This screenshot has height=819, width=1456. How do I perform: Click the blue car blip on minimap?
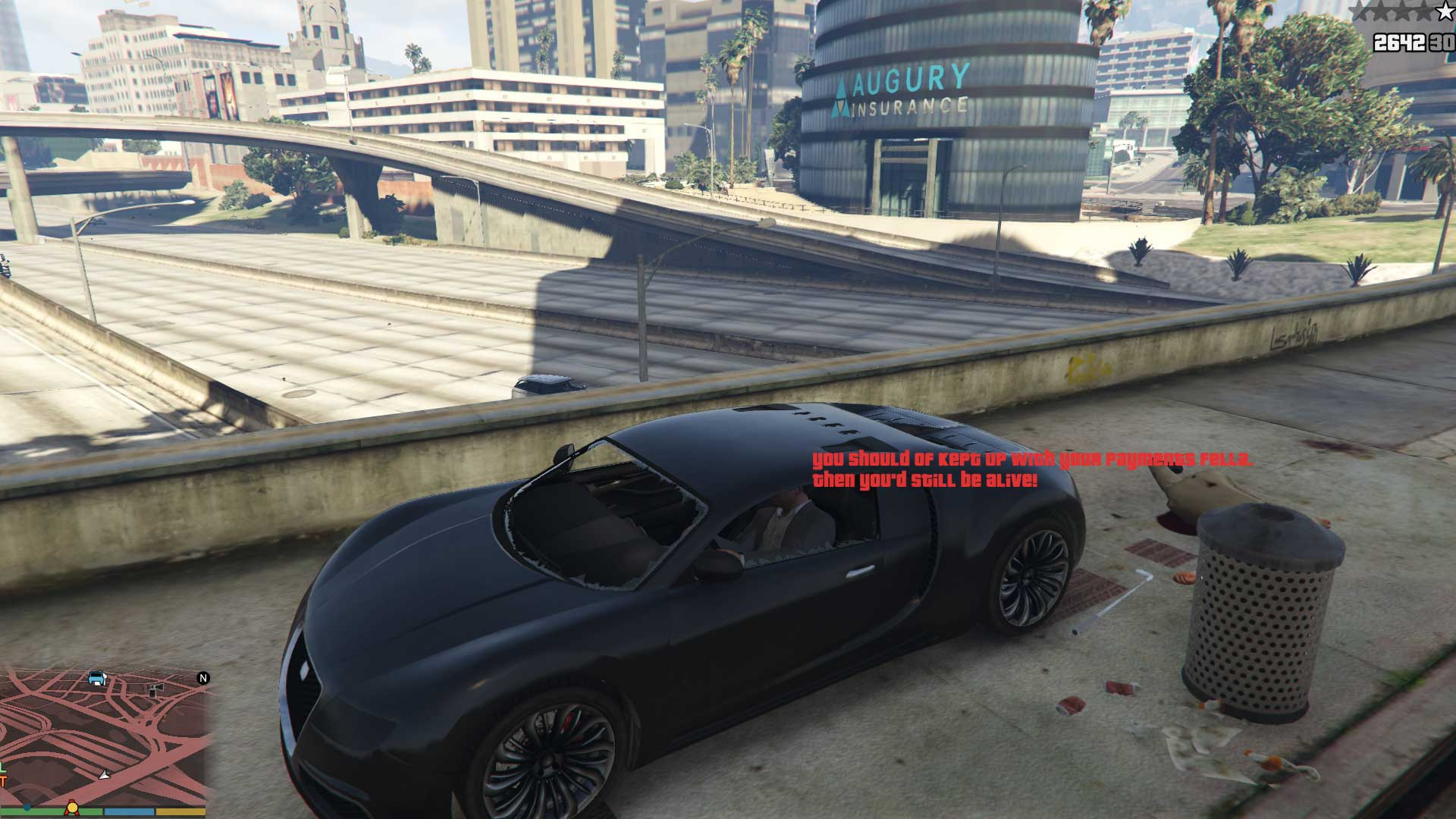click(x=96, y=677)
